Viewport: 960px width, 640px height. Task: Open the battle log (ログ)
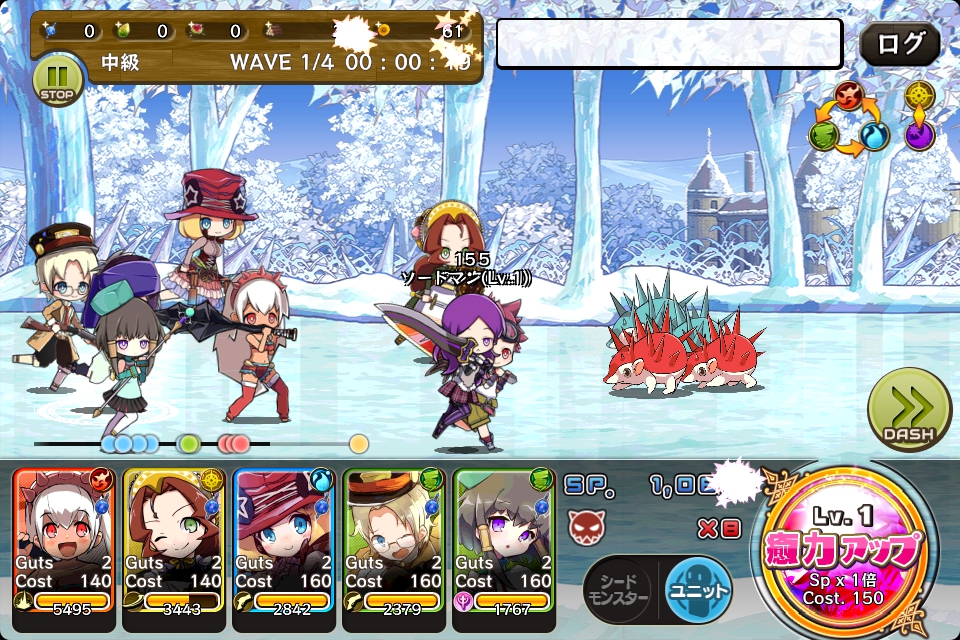(899, 45)
